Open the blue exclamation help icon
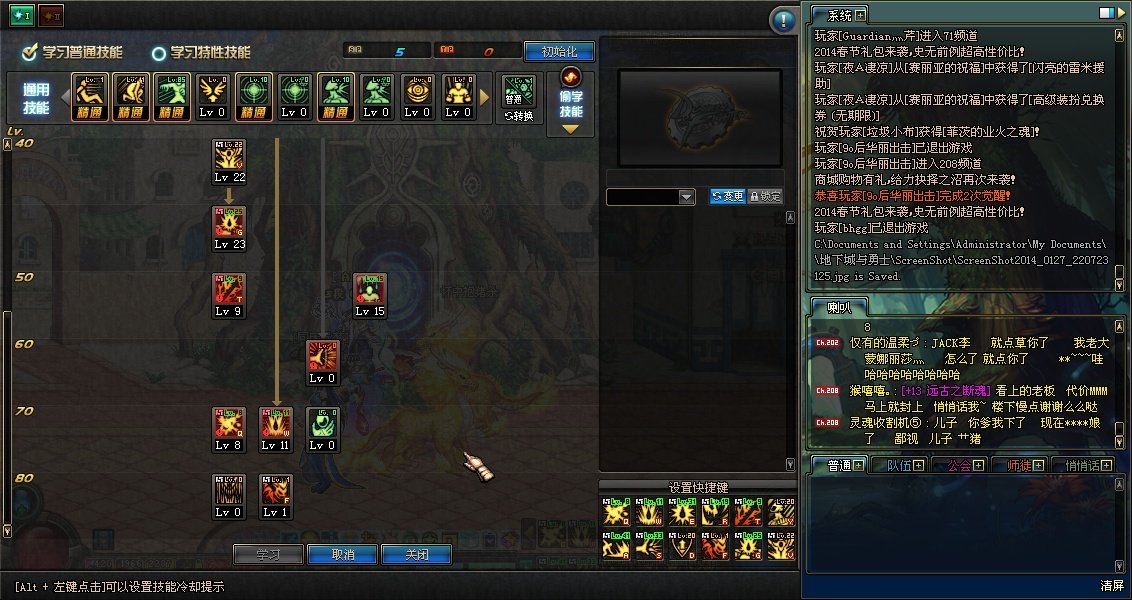Viewport: 1132px width, 600px height. tap(783, 20)
